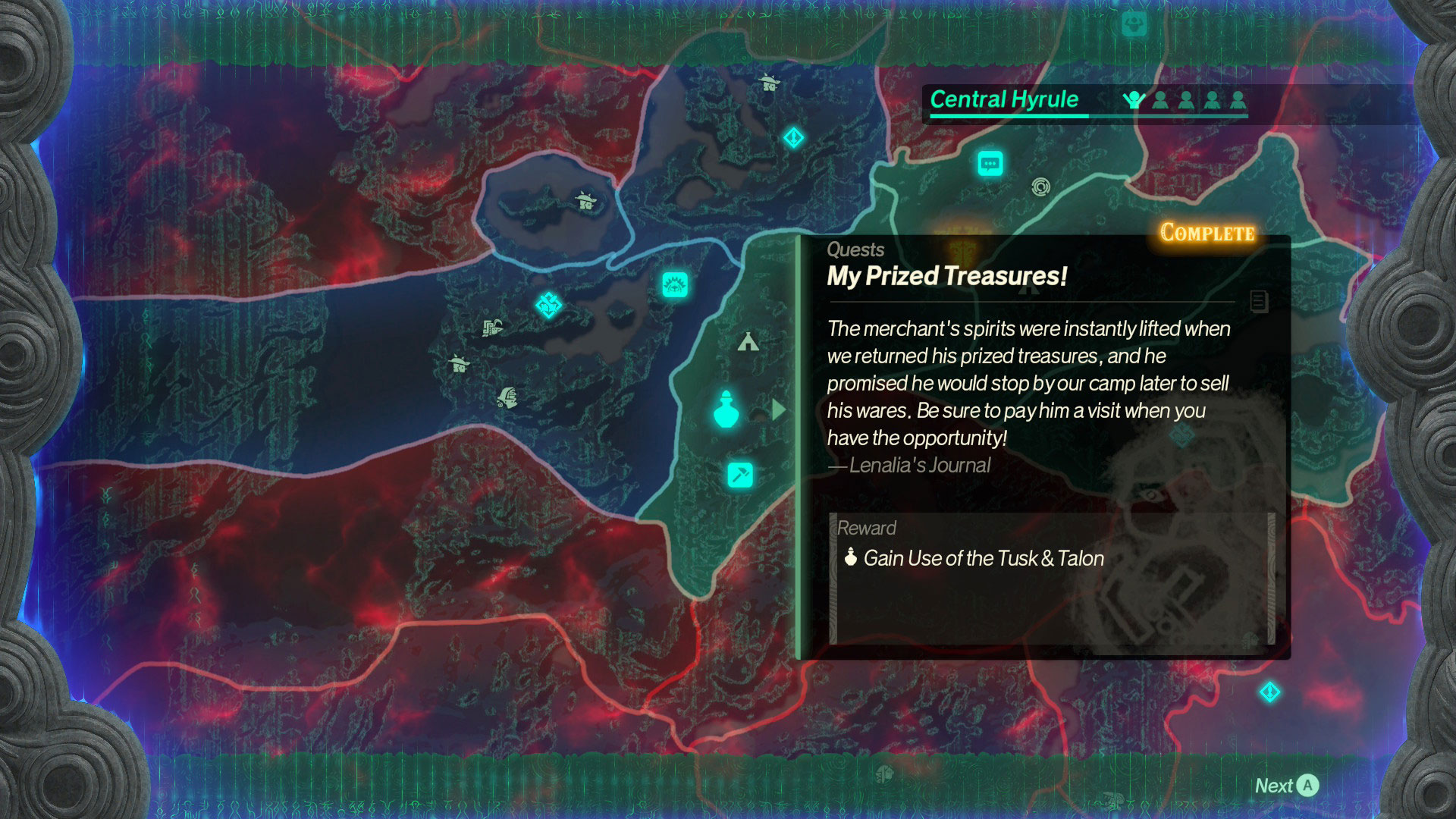Screen dimensions: 1456x819
Task: Select the speech bubble map marker
Action: coord(990,163)
